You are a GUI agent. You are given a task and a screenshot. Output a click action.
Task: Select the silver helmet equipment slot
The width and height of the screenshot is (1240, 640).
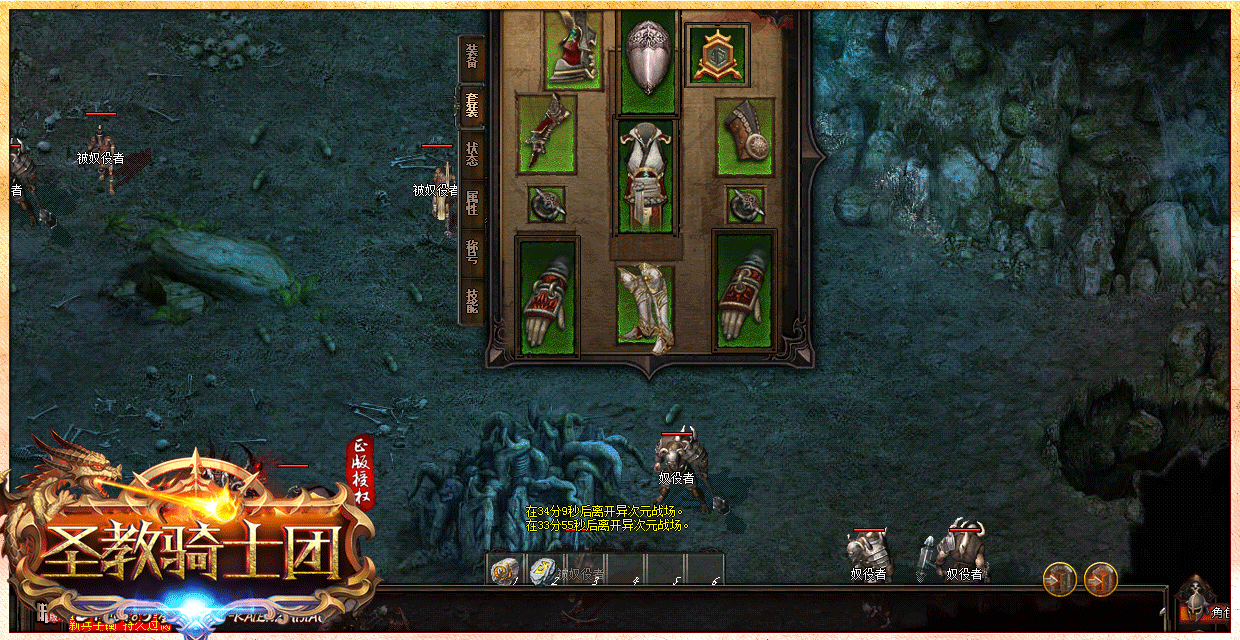pos(648,60)
